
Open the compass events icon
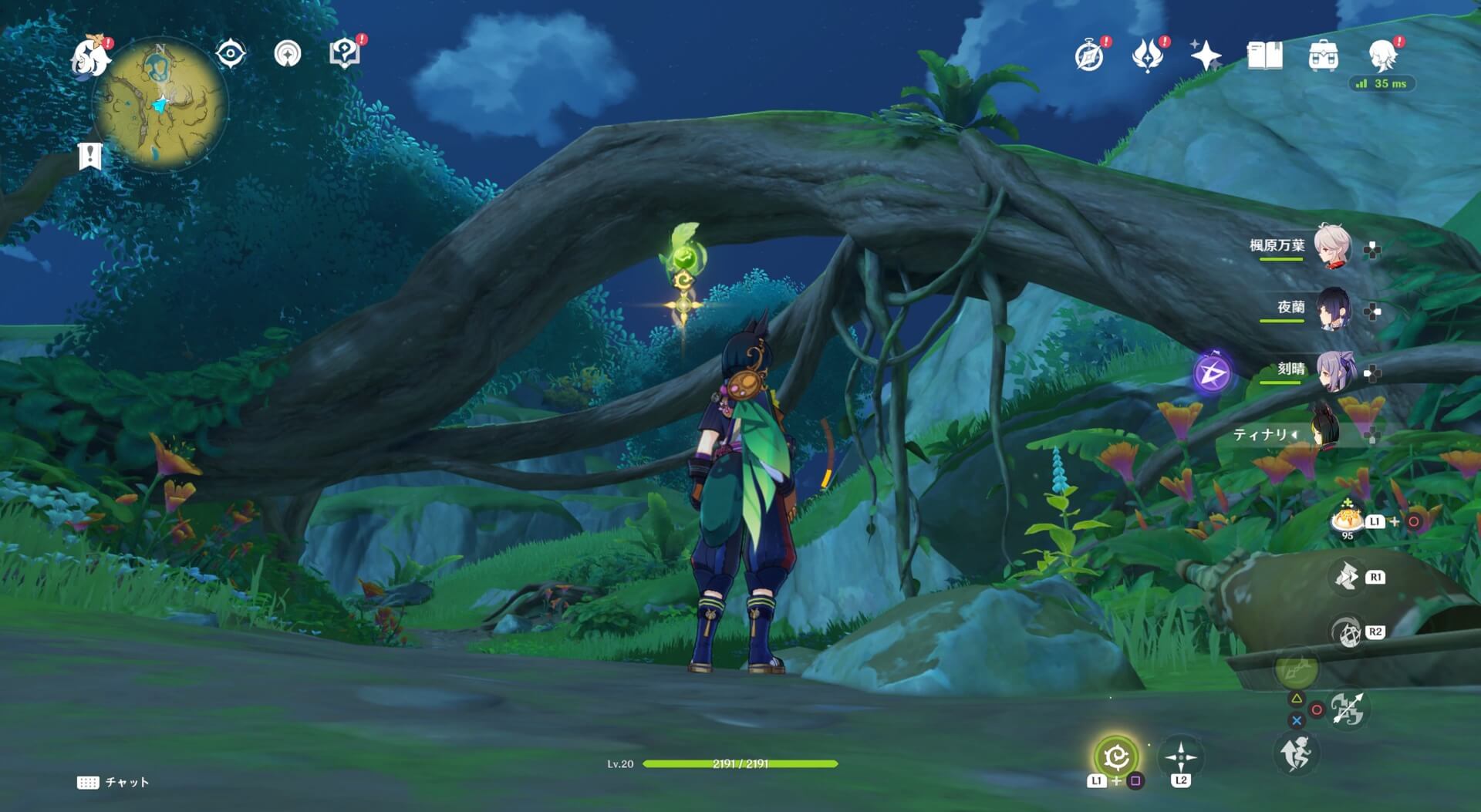pyautogui.click(x=1089, y=56)
